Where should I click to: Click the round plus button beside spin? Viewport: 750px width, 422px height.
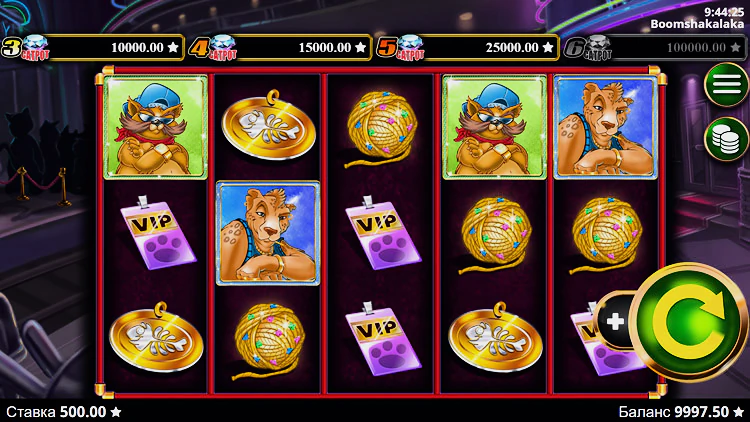(615, 321)
